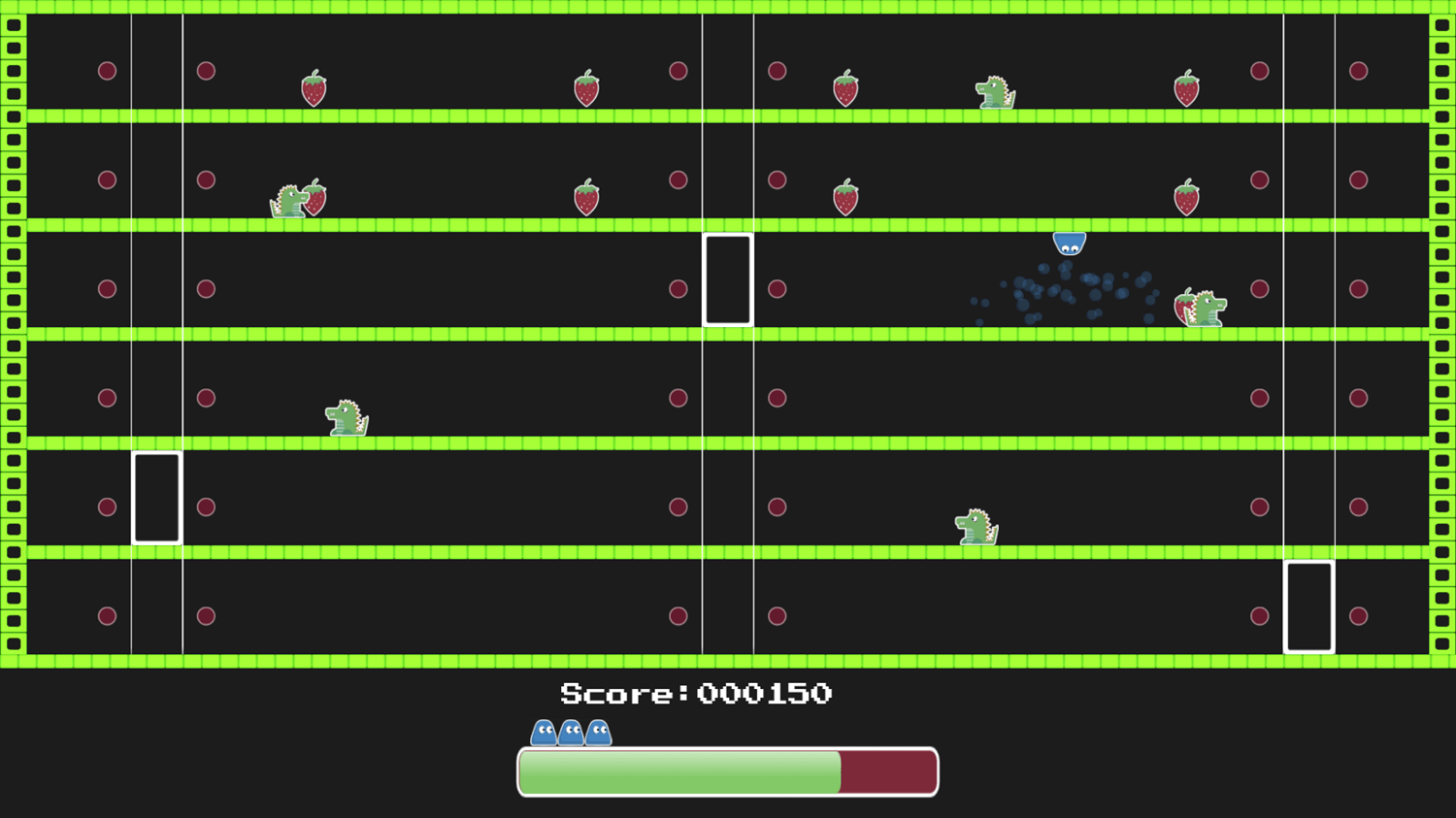1456x818 pixels.
Task: Click the dinosaur eating a strawberry
Action: 291,199
